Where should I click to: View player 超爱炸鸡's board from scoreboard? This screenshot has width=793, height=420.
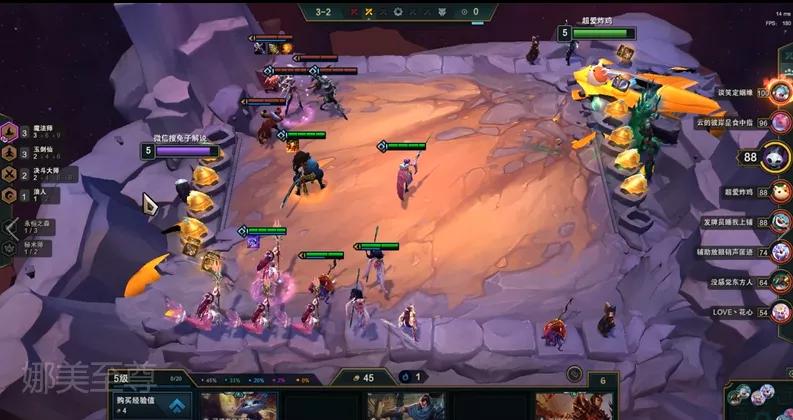click(x=780, y=192)
